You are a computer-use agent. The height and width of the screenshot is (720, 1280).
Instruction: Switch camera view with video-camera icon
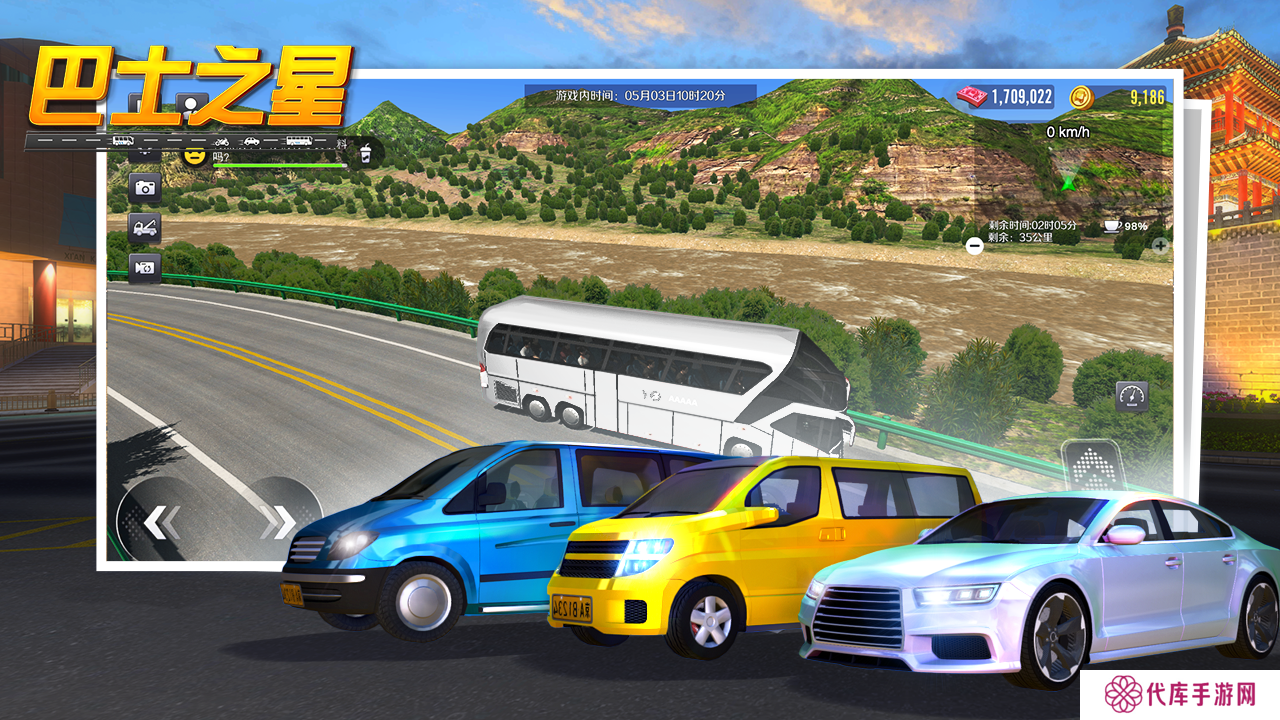[145, 267]
